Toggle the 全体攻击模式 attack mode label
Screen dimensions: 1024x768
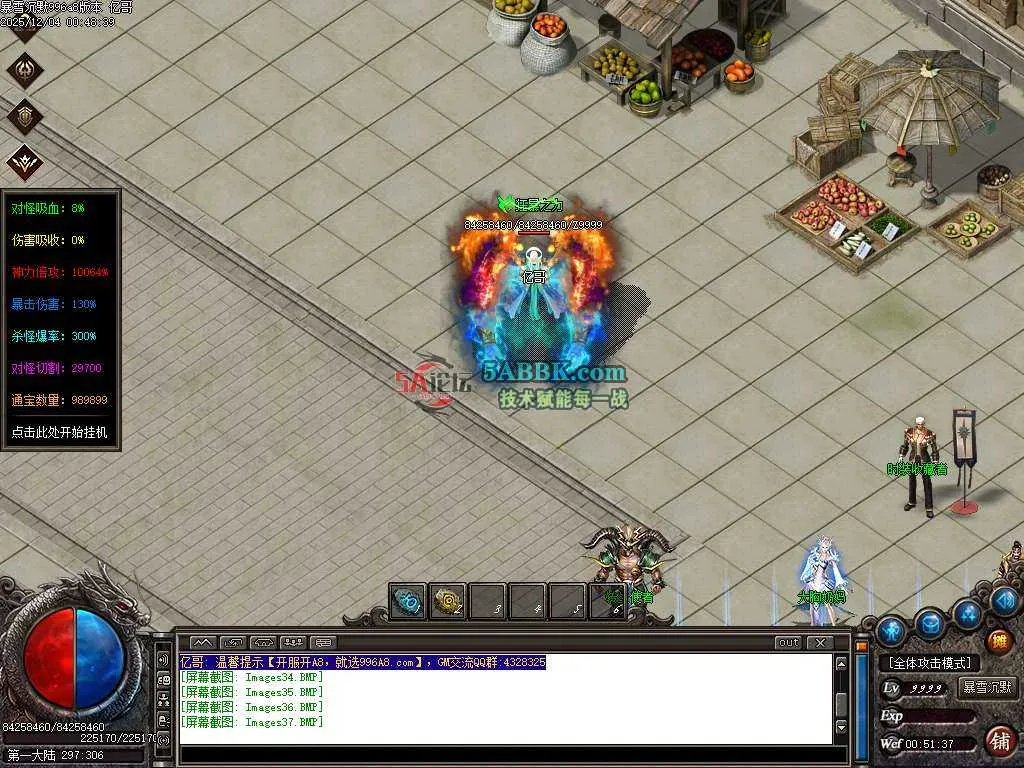[930, 663]
